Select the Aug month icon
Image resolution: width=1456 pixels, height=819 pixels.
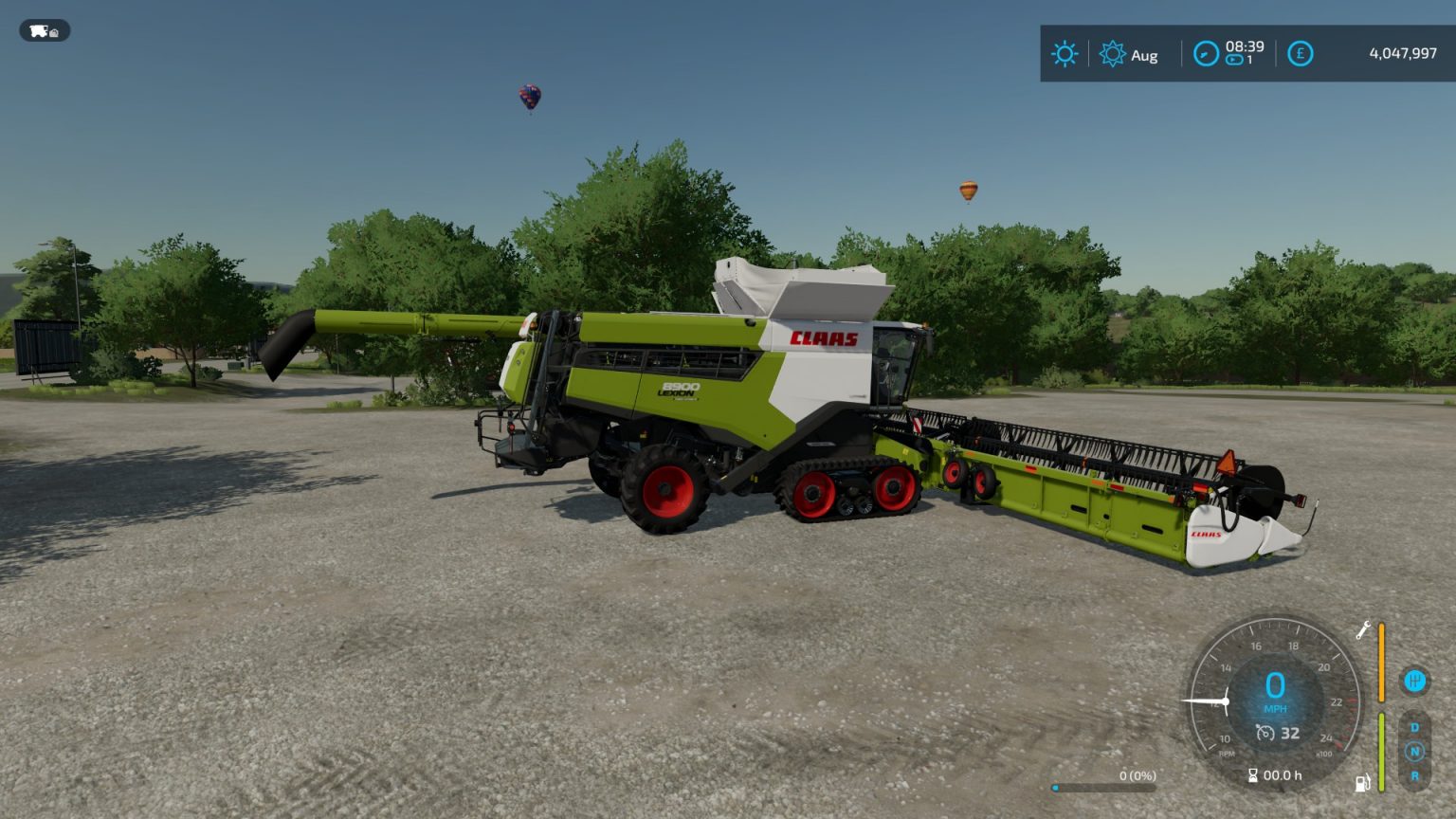pos(1115,55)
